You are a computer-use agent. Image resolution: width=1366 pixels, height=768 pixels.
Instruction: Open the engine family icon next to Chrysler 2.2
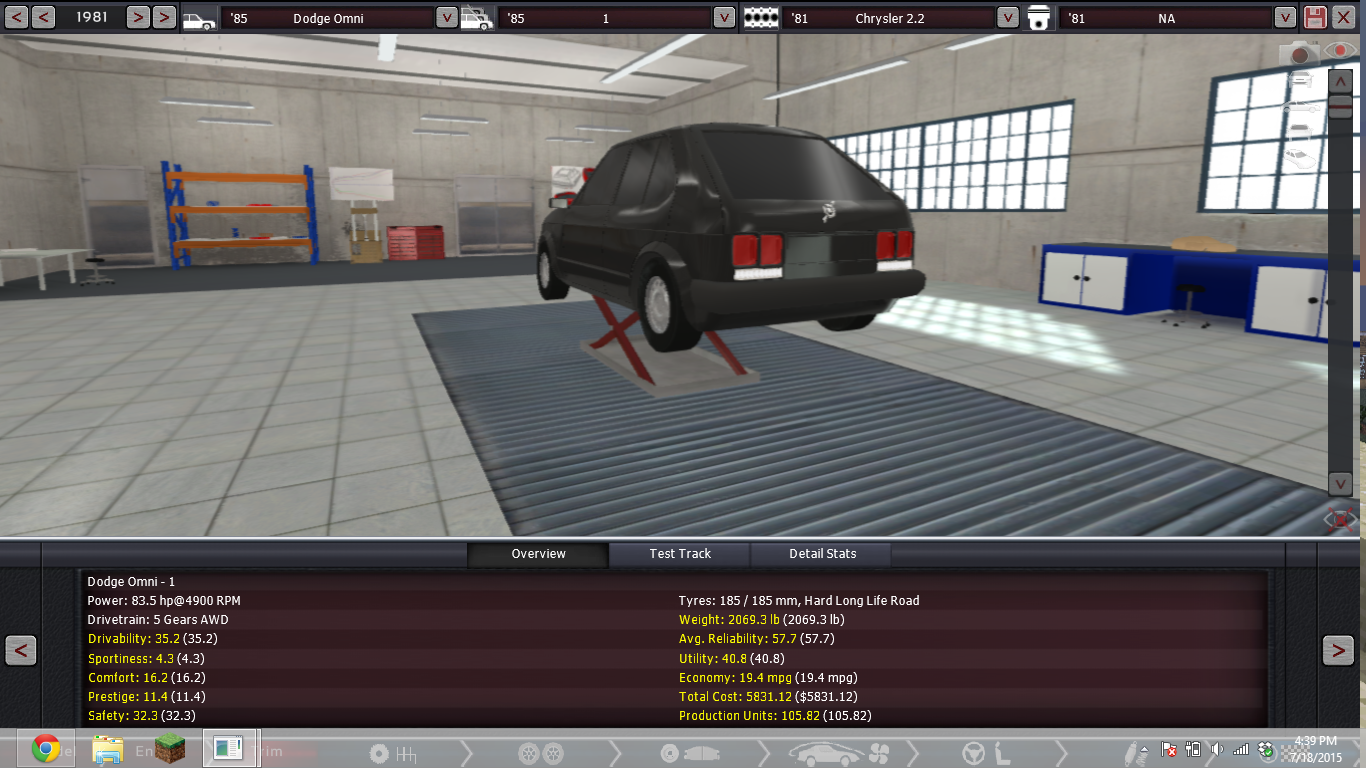click(760, 17)
